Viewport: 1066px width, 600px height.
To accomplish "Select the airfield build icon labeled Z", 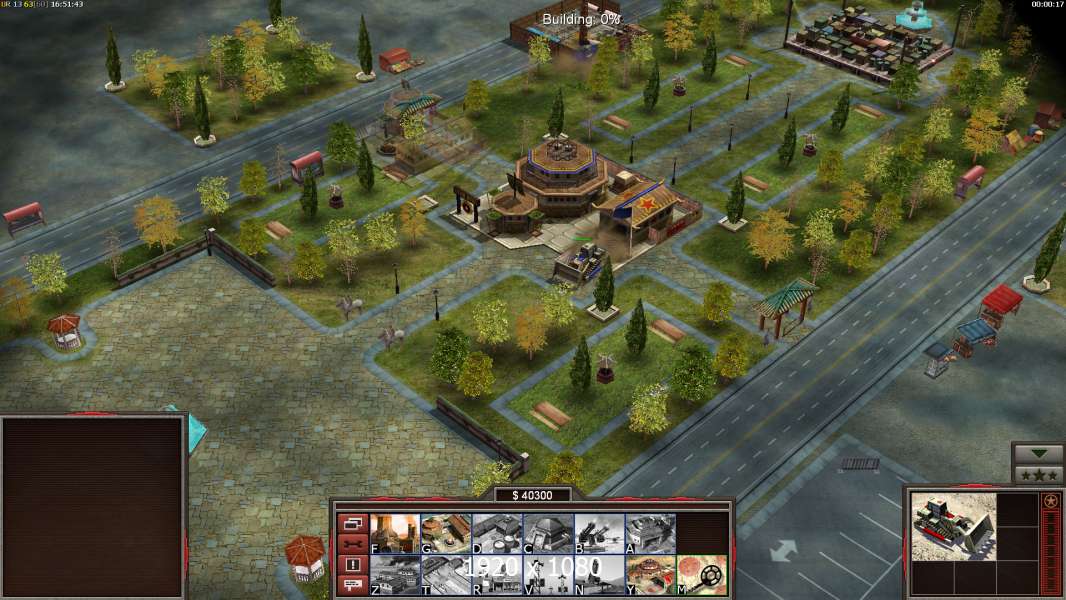I will (x=395, y=575).
